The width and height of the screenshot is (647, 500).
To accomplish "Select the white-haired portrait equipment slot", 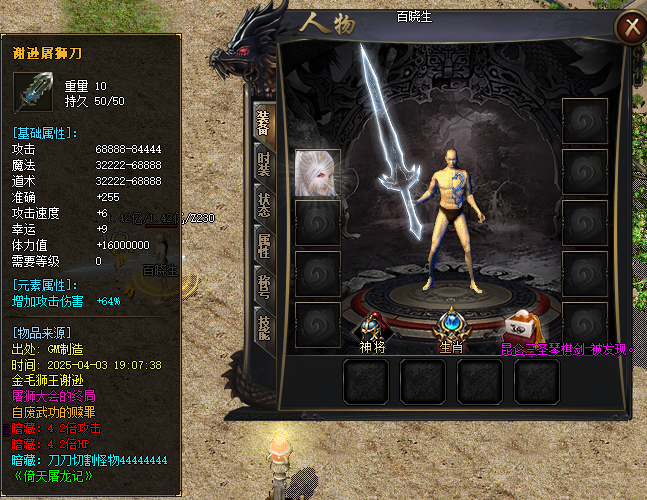I will pos(317,173).
